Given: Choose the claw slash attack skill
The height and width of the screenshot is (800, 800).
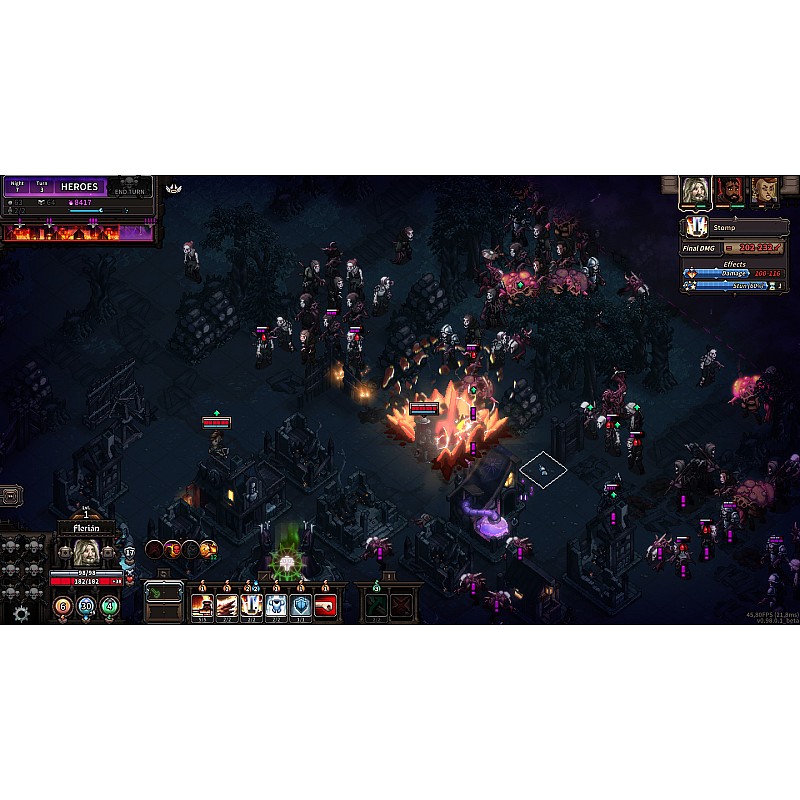Looking at the screenshot, I should tap(226, 604).
